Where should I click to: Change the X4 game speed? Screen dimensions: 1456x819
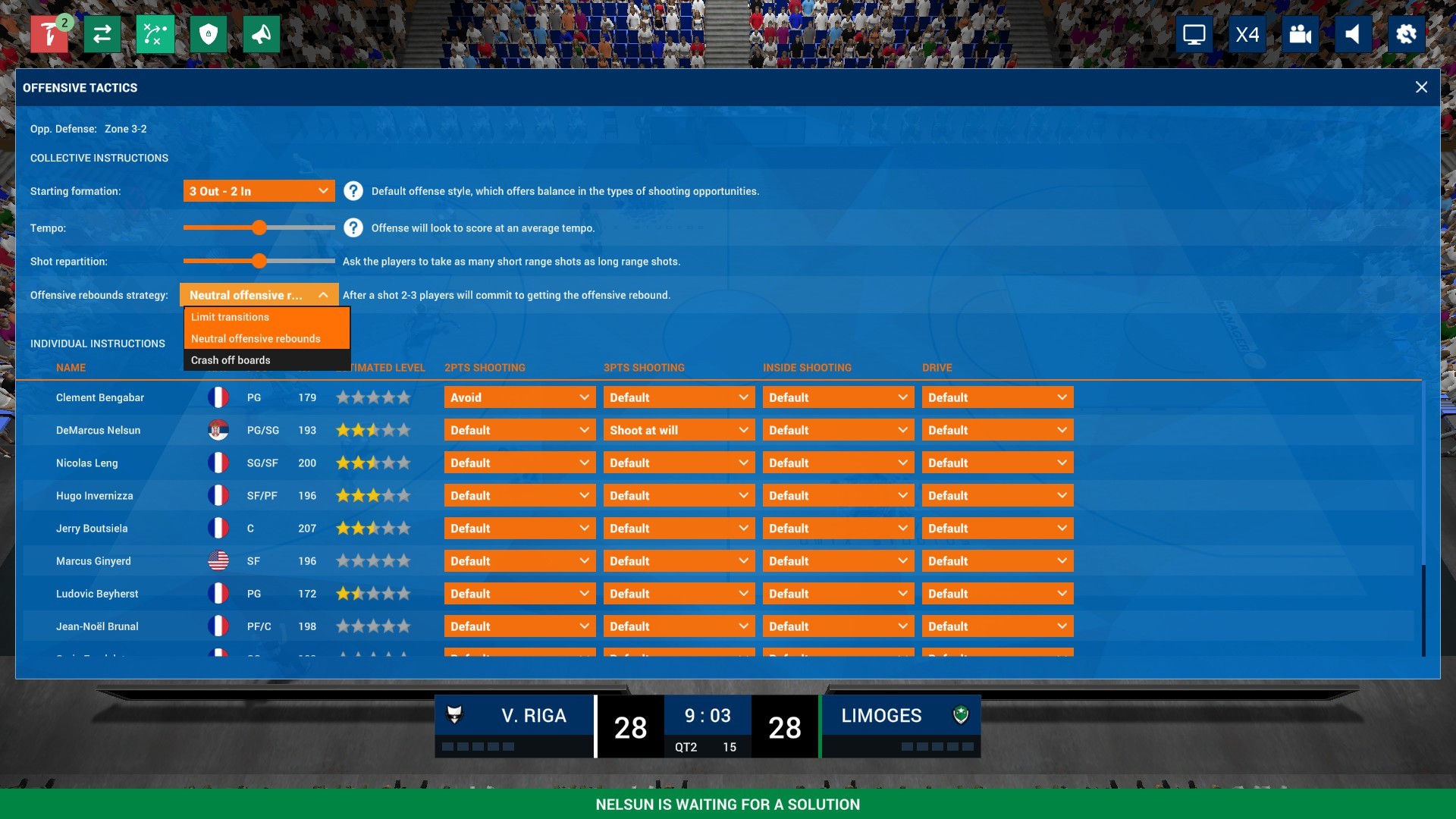click(x=1247, y=34)
